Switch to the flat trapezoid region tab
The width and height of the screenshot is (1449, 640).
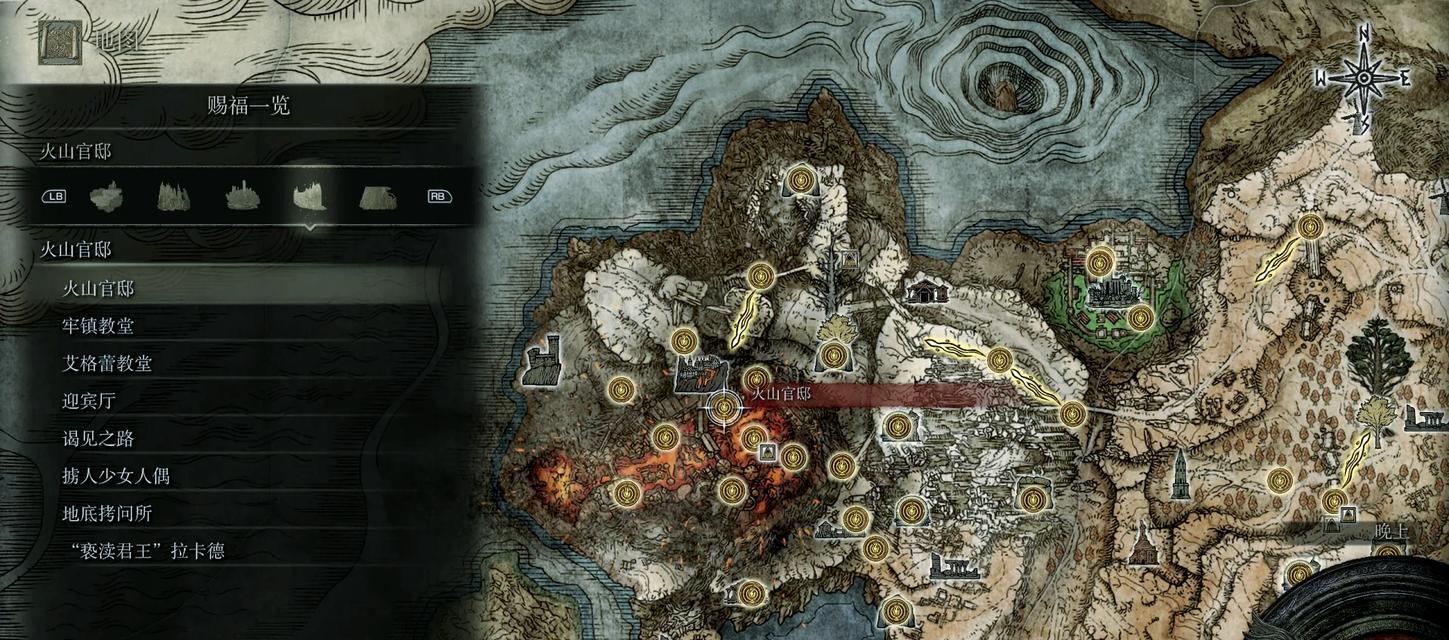[x=377, y=197]
